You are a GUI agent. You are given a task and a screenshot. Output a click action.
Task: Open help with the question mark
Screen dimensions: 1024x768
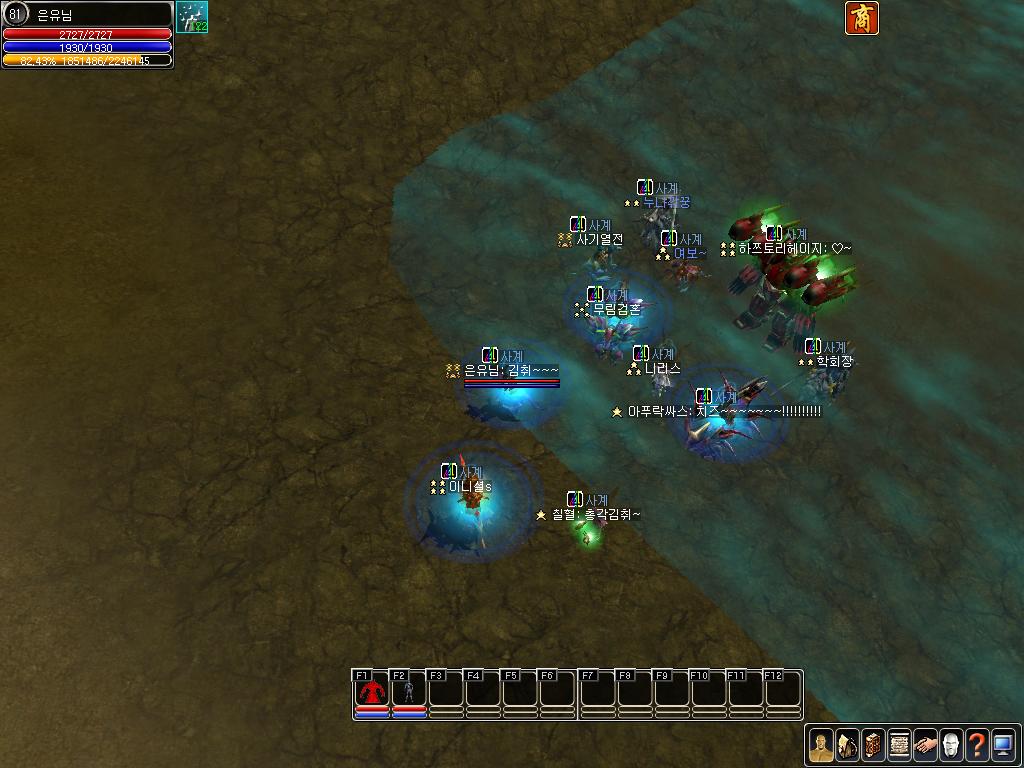tap(977, 745)
